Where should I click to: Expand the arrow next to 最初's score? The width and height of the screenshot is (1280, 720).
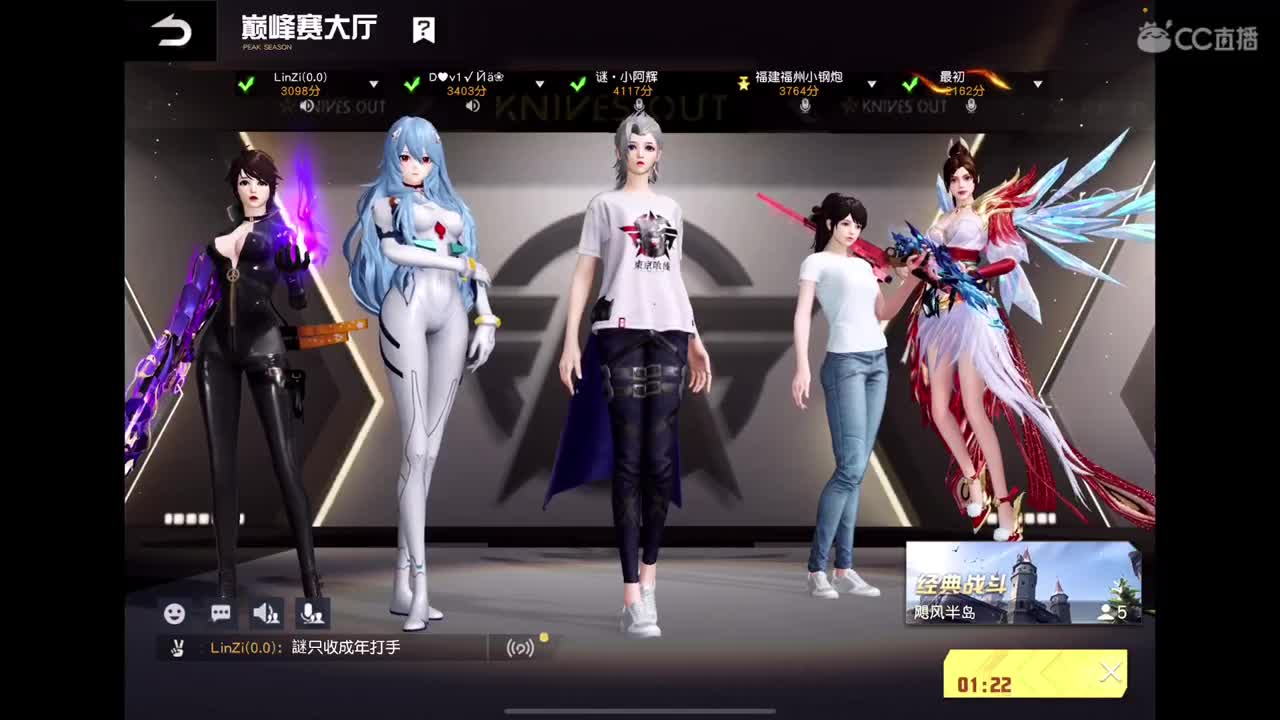point(1038,84)
